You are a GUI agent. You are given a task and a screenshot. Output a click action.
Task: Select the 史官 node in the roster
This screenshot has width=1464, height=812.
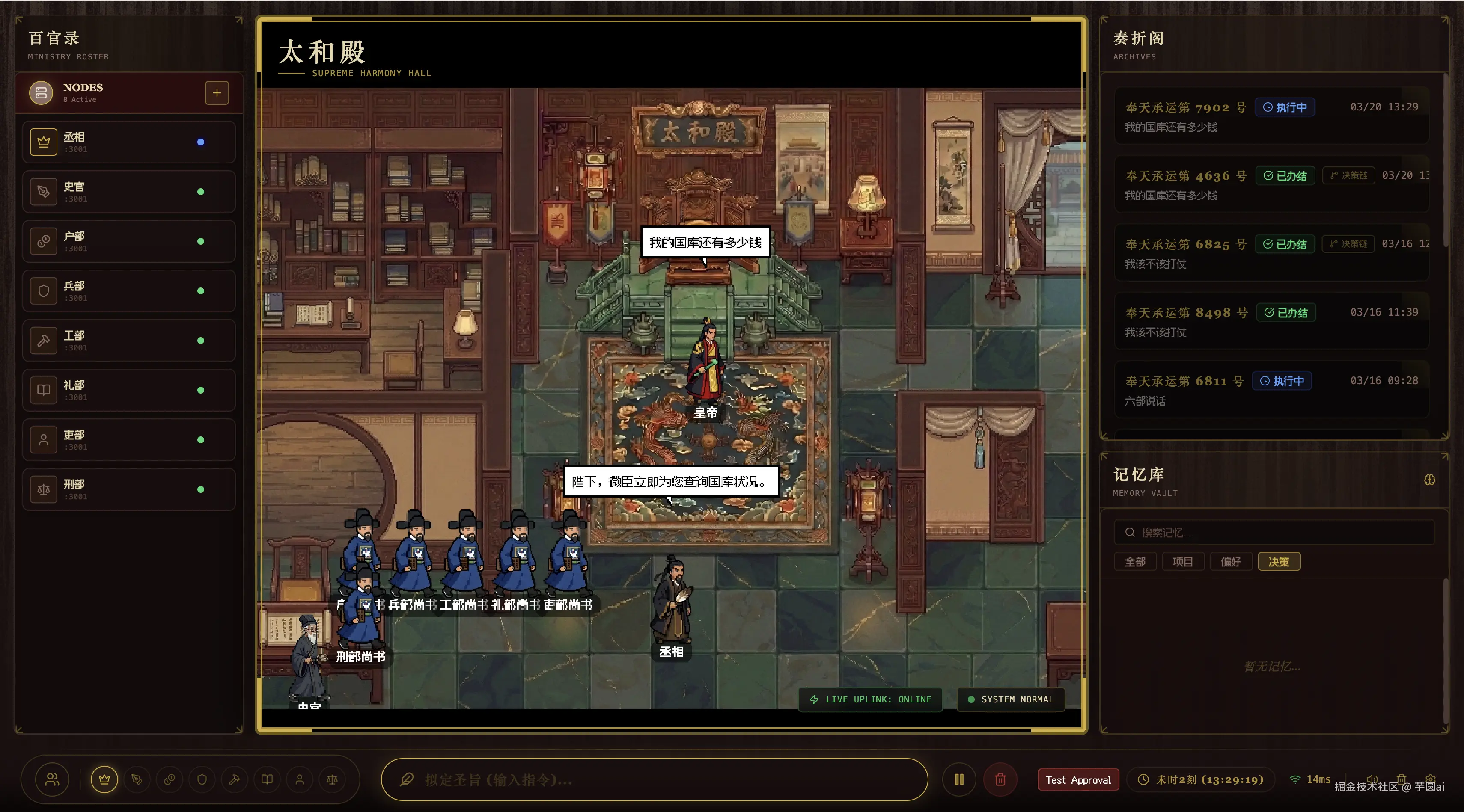[128, 192]
